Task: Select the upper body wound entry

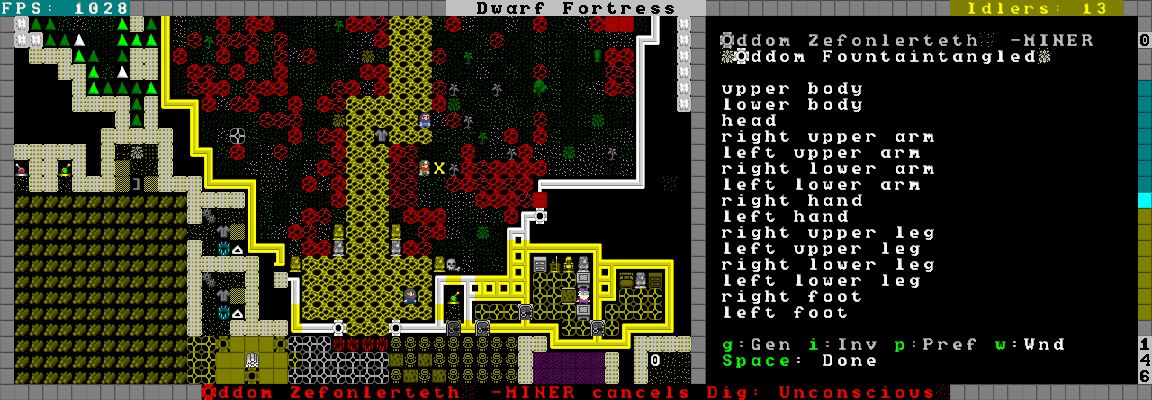Action: (x=792, y=89)
